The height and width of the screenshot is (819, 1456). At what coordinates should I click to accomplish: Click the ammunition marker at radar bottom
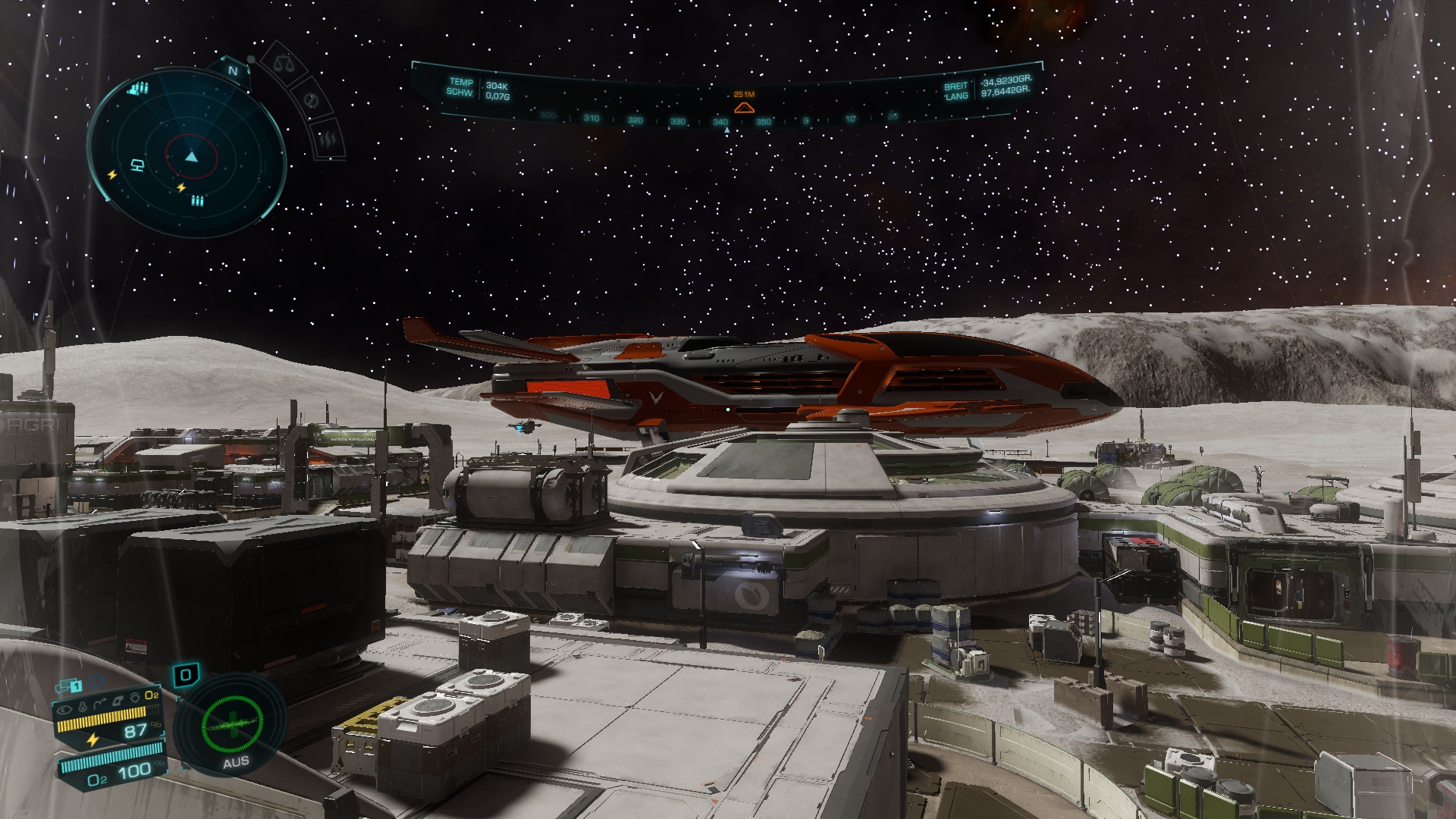tap(196, 201)
